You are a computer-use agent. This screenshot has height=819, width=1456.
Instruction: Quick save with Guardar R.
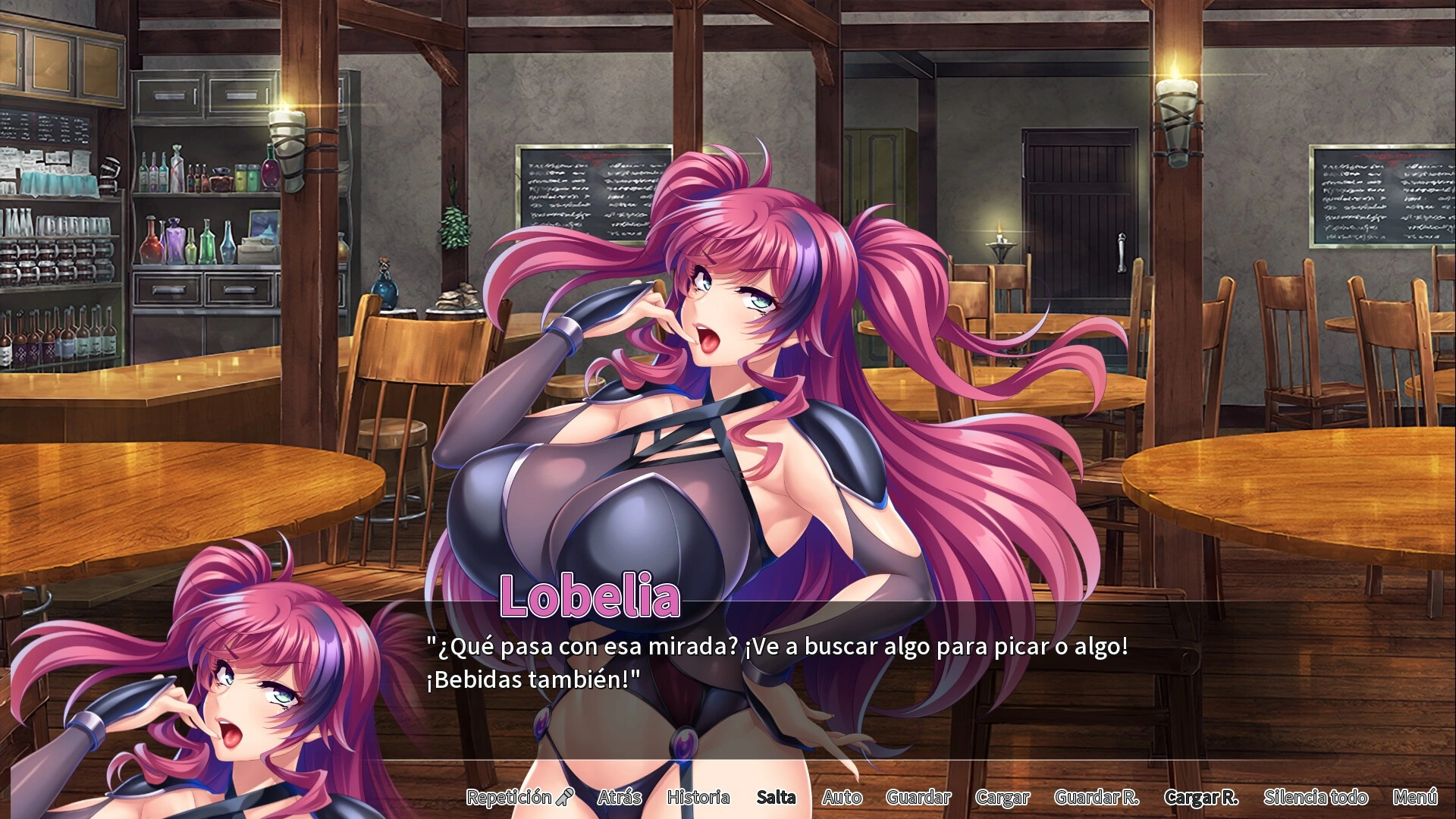[x=1097, y=797]
